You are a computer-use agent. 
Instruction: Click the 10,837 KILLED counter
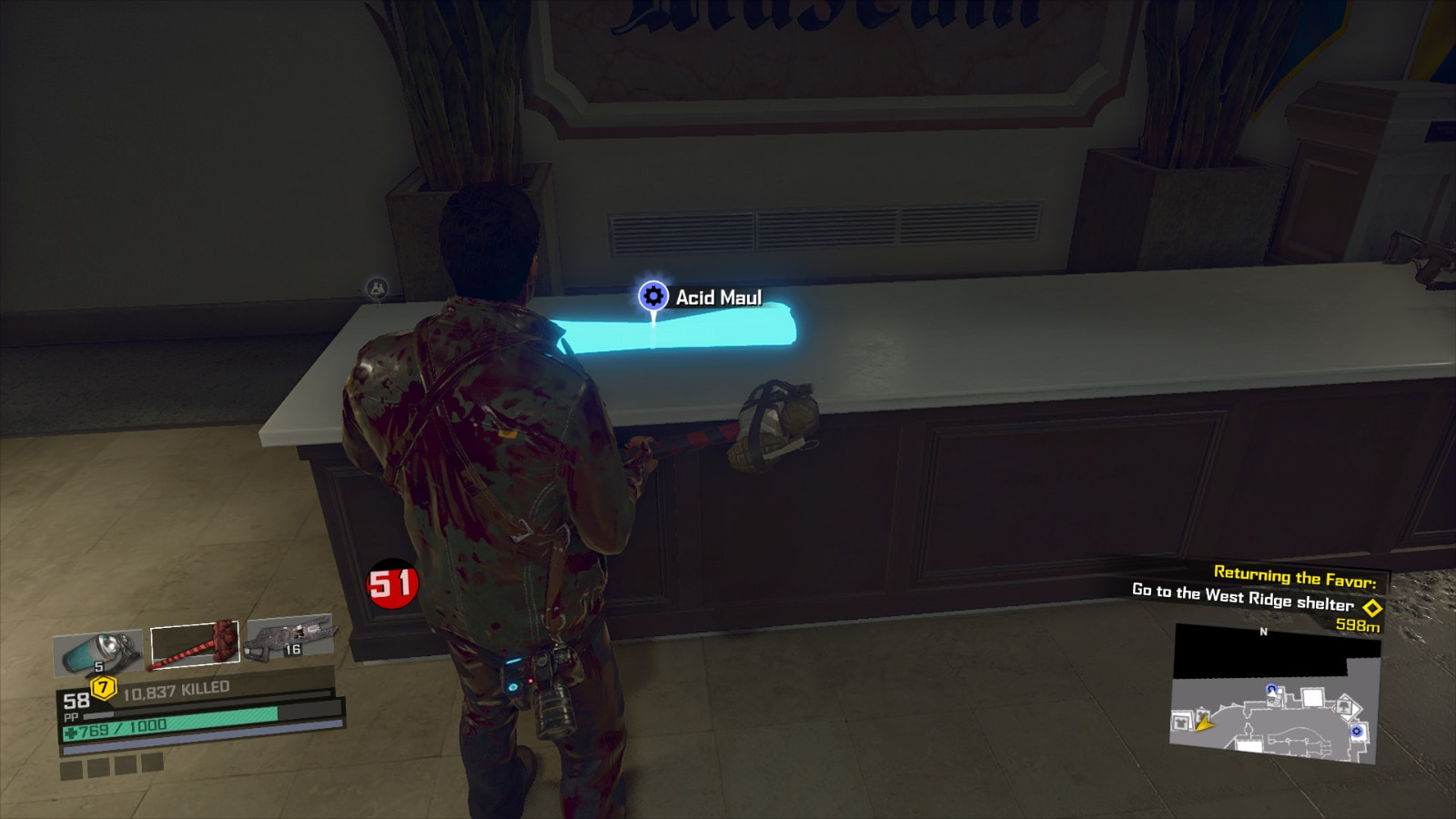coord(175,688)
